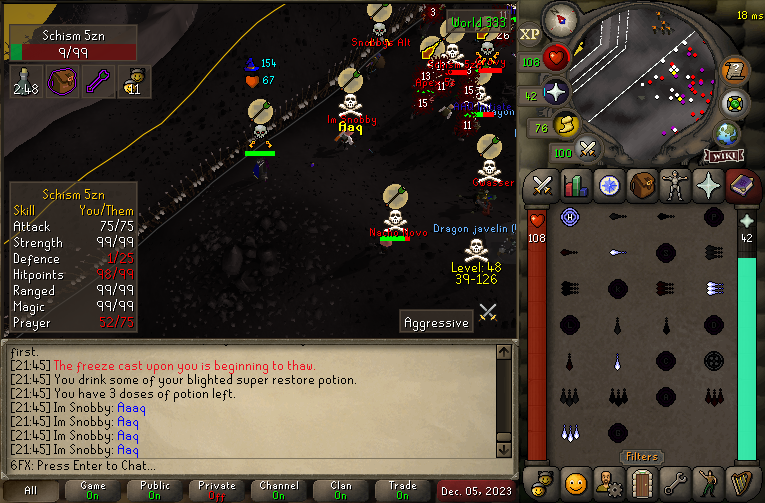Image resolution: width=765 pixels, height=503 pixels.
Task: Toggle the Aggressive attack style button
Action: (x=436, y=322)
